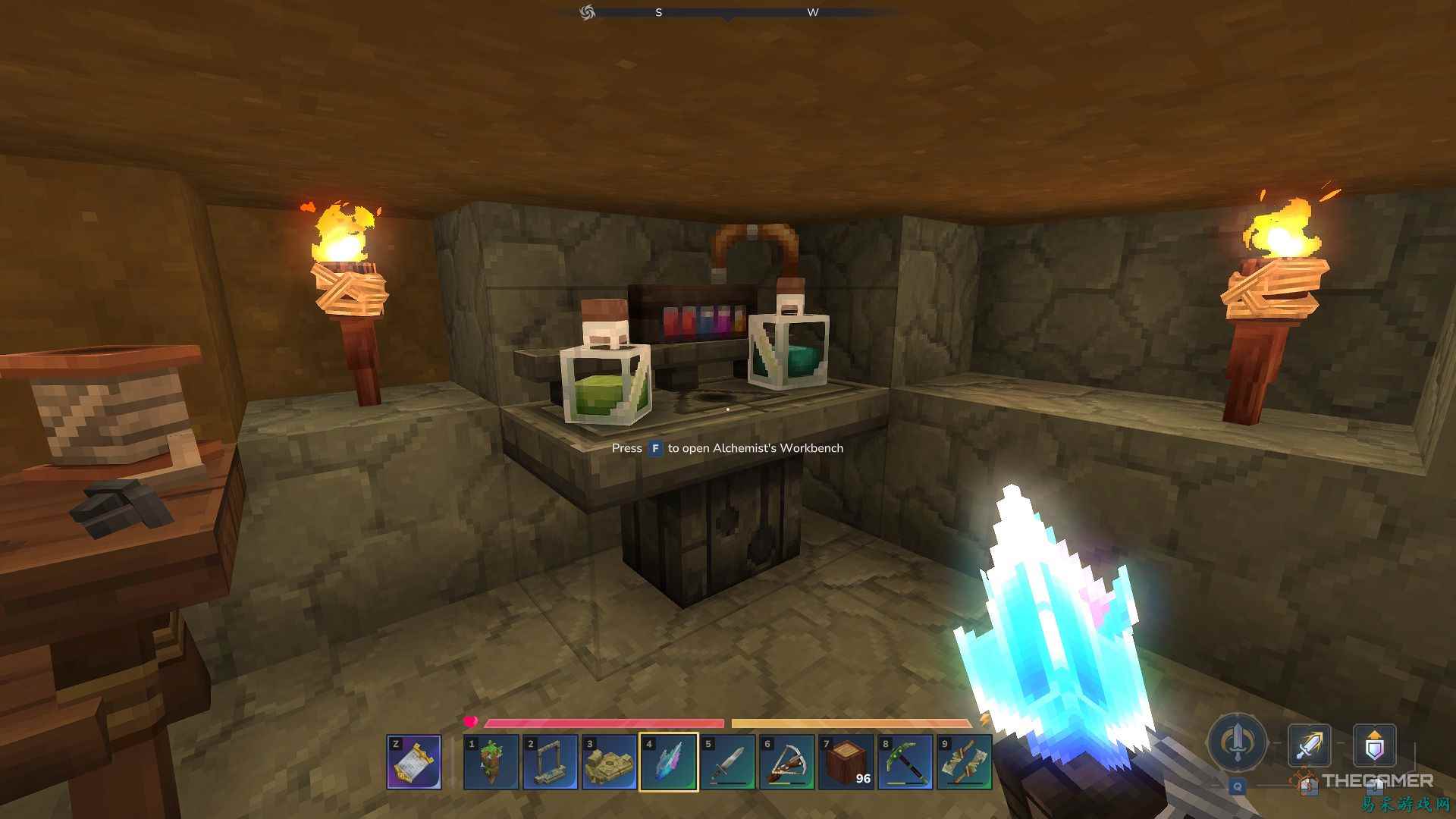Image resolution: width=1456 pixels, height=819 pixels.
Task: Select the workbench item in slot 3
Action: (x=610, y=762)
